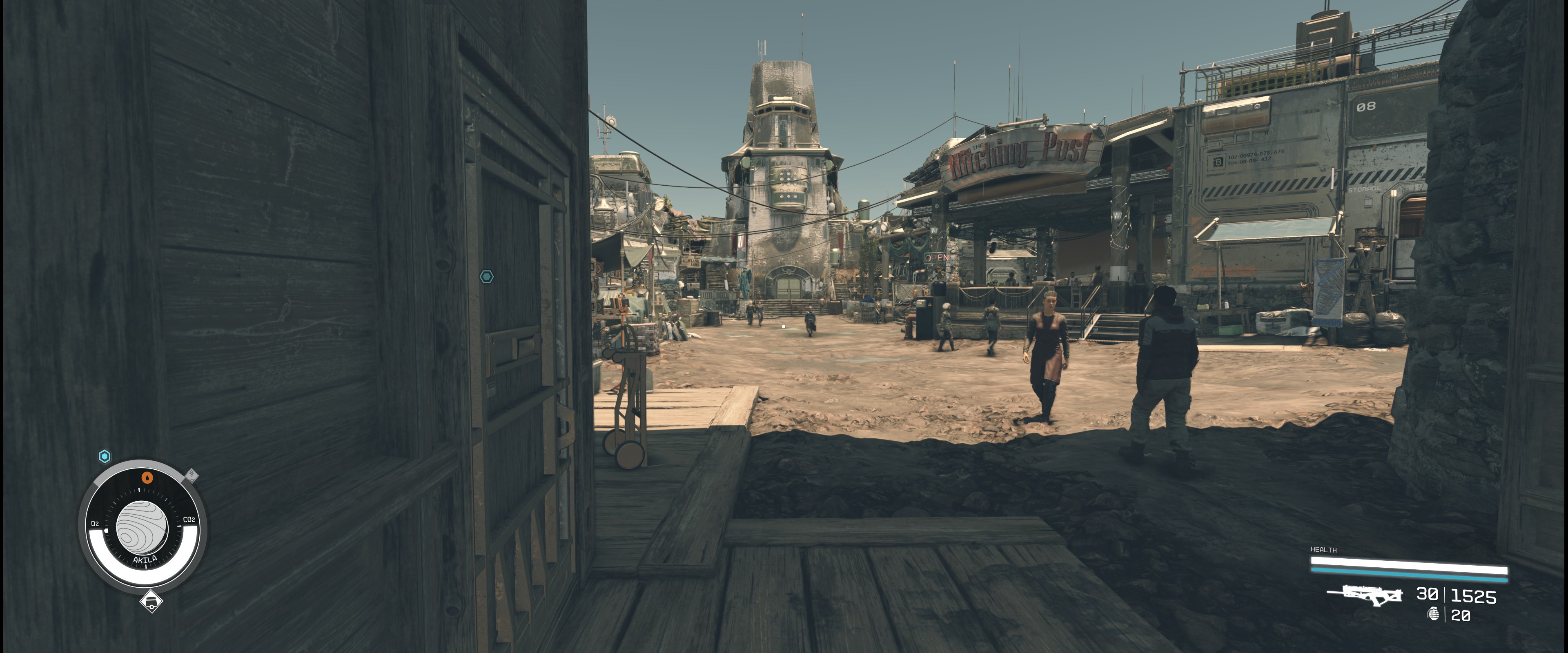Screen dimensions: 1568x653
Task: Select the grey diamond marker on the compass rim
Action: click(191, 475)
